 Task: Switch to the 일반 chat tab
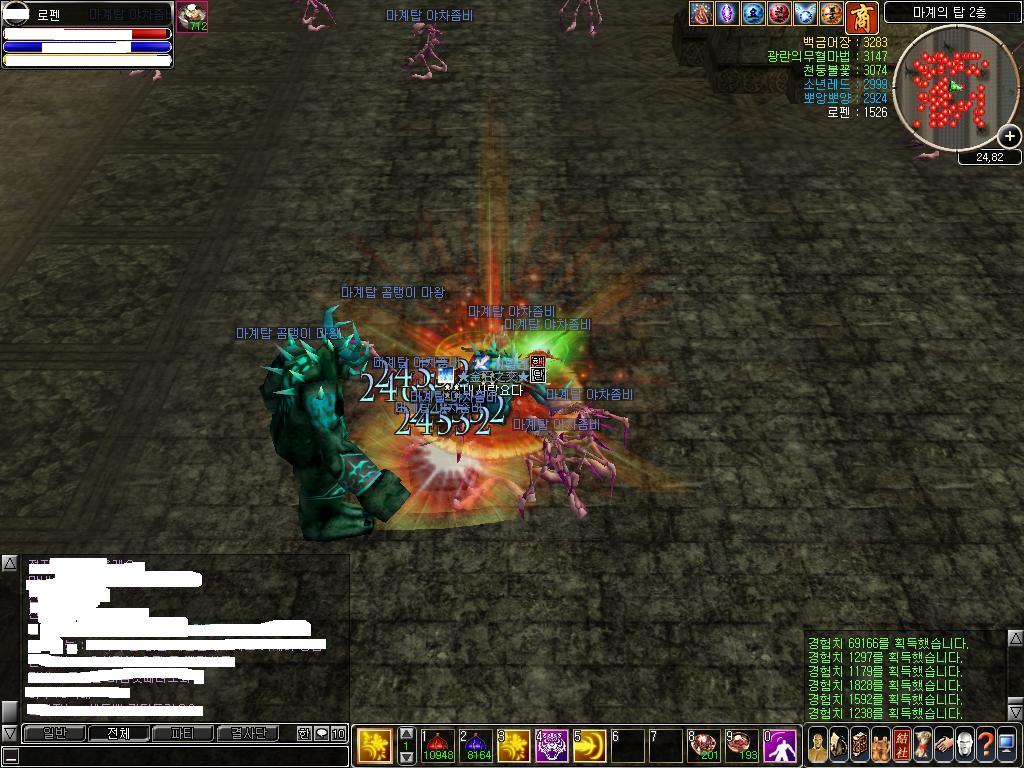click(x=56, y=734)
